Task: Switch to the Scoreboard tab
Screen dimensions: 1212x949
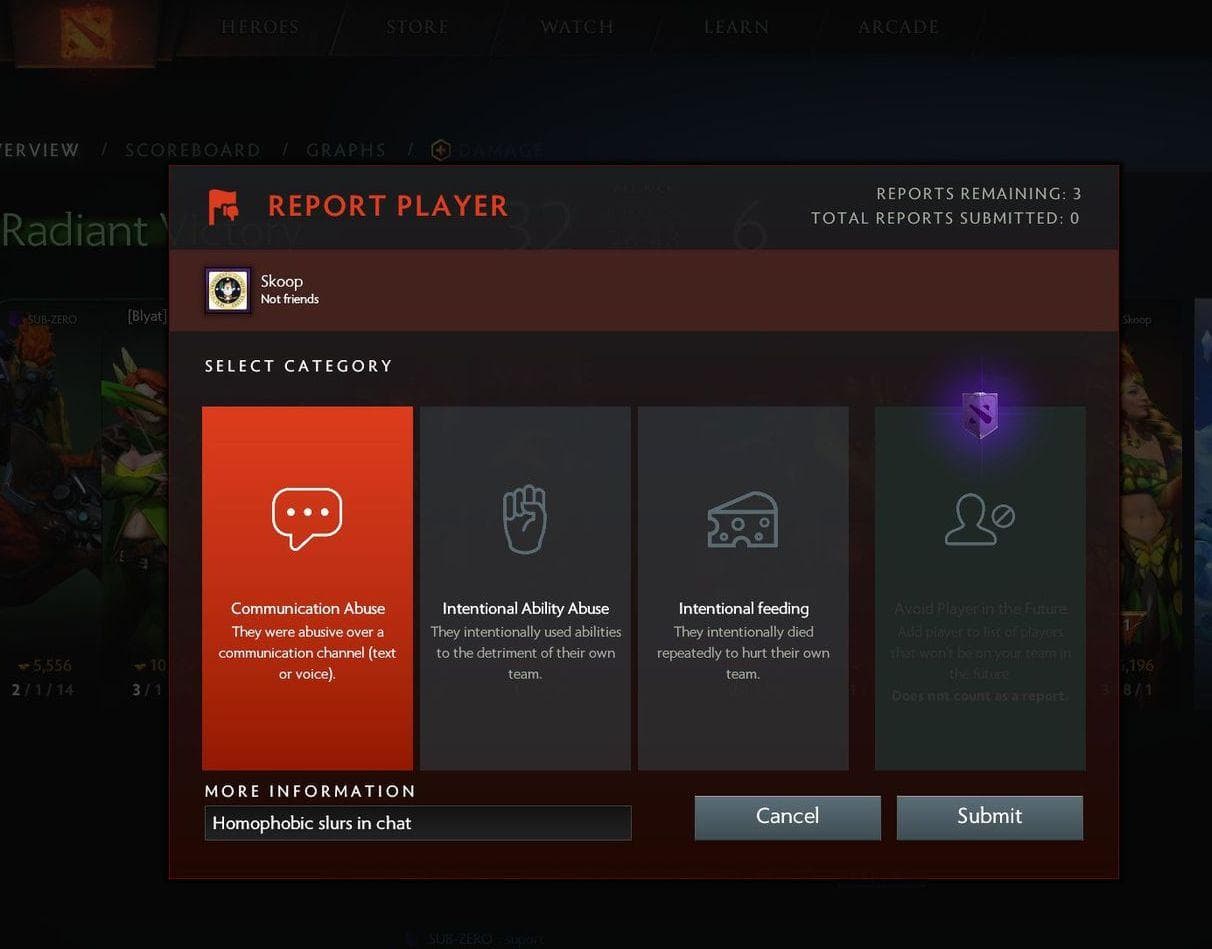Action: [x=193, y=150]
